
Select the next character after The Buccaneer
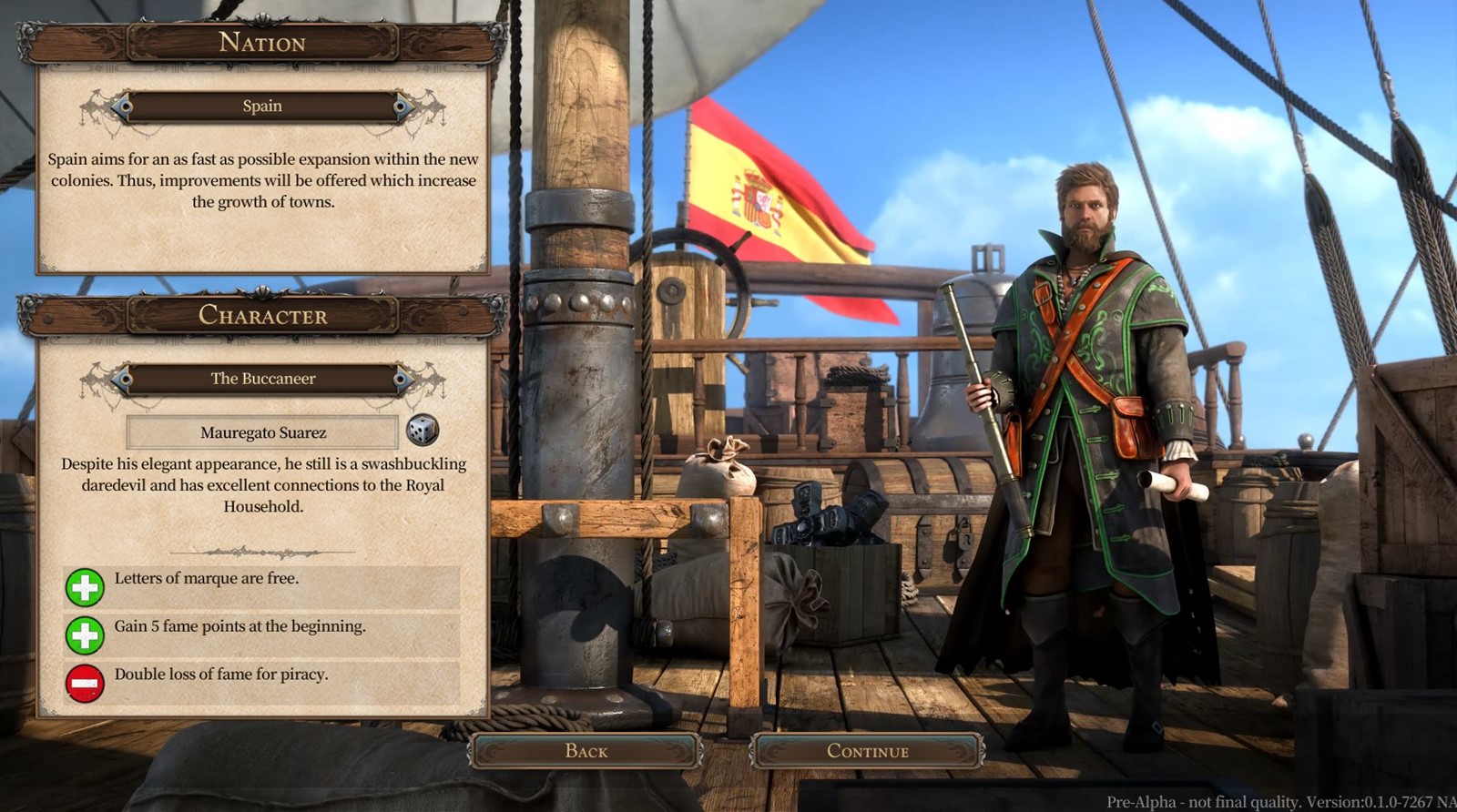click(402, 379)
